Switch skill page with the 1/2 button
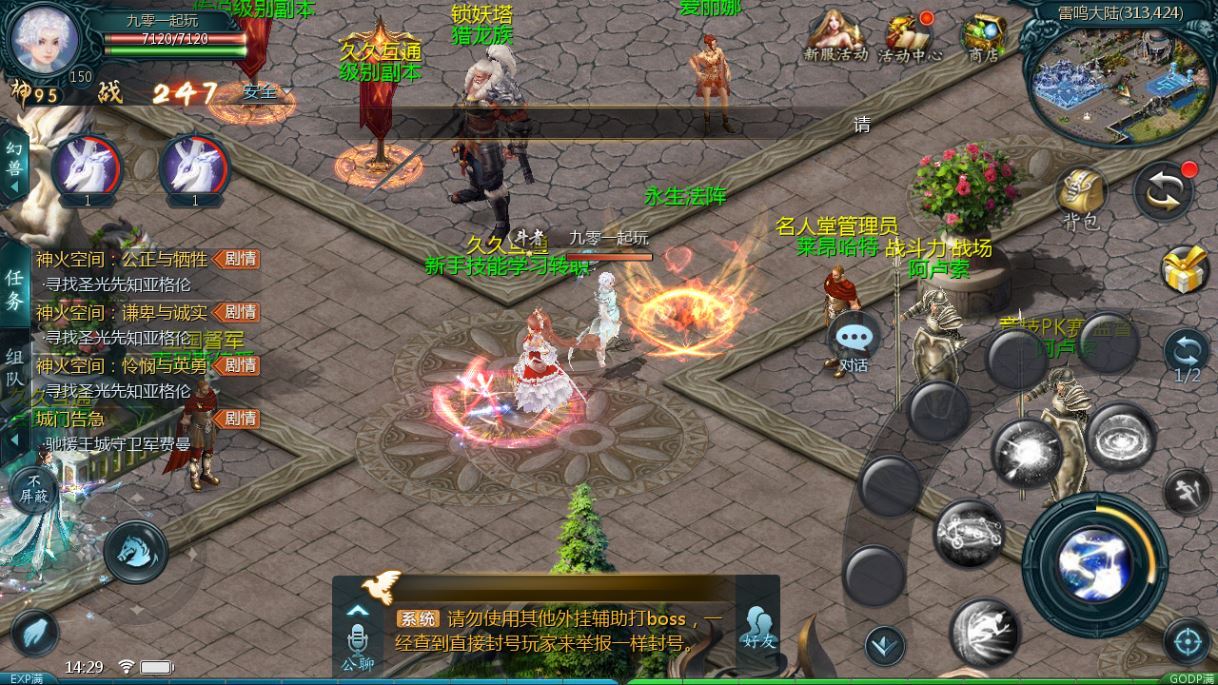This screenshot has width=1218, height=685. 1187,355
